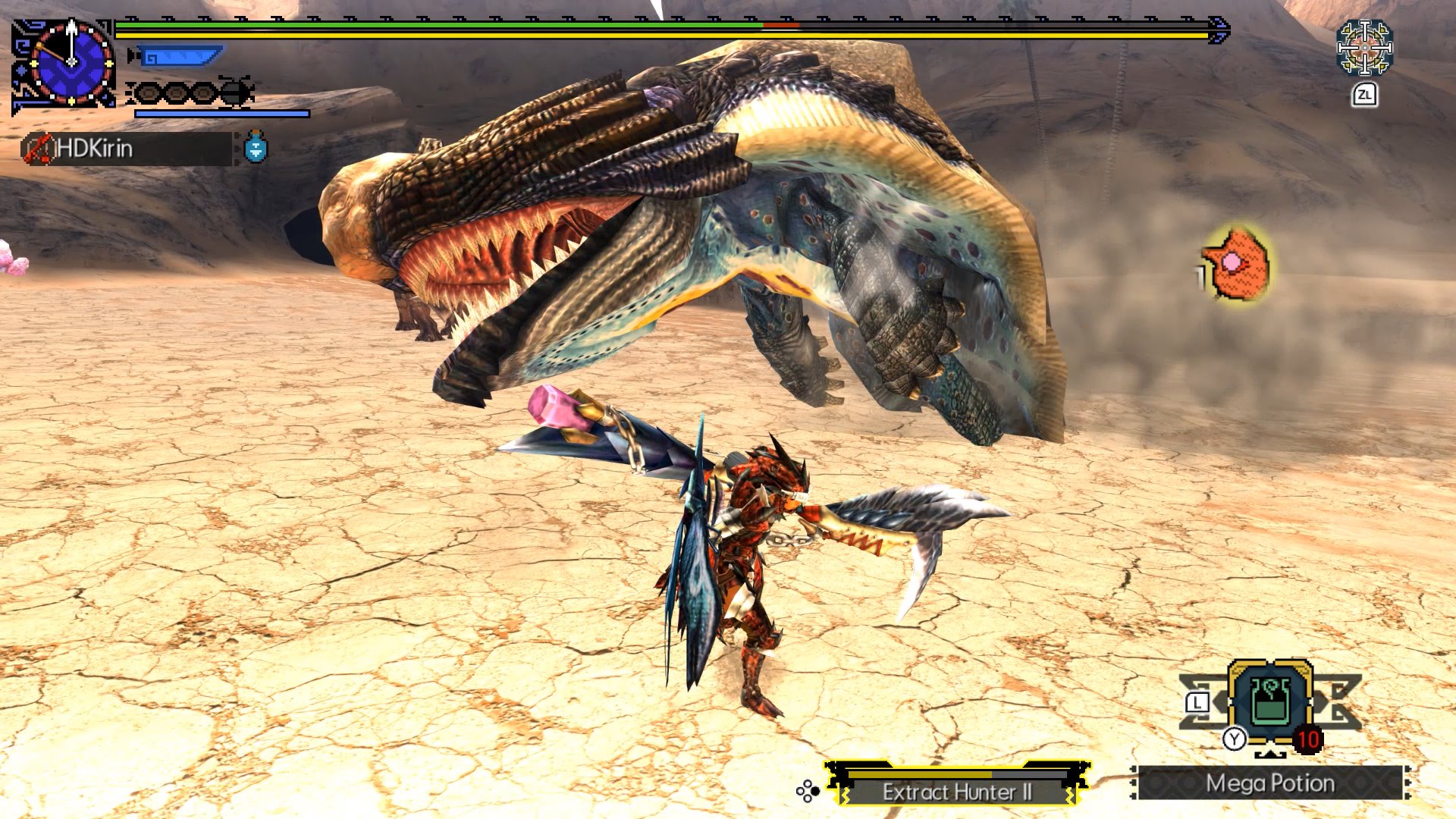Select the HDKirin player nameplate
This screenshot has height=819, width=1456.
coord(125,149)
